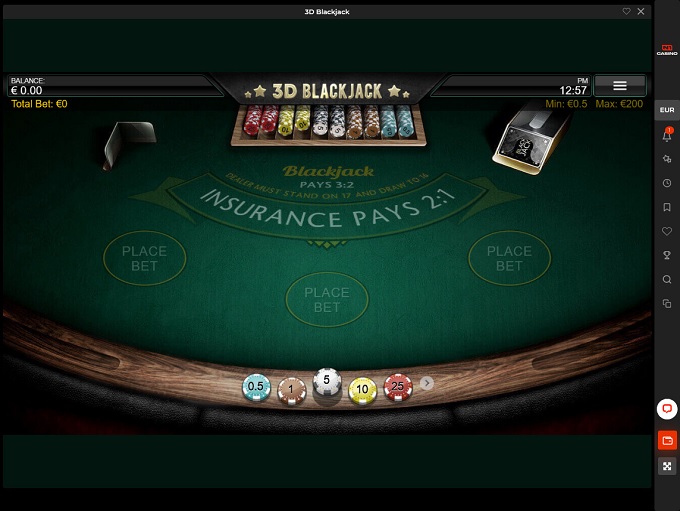680x511 pixels.
Task: Add game to favorites with title bar heart
Action: click(x=627, y=11)
